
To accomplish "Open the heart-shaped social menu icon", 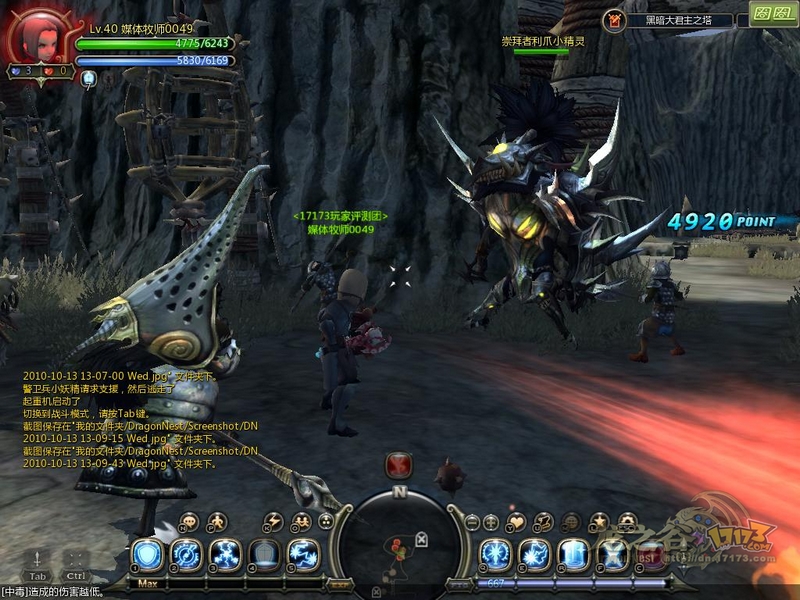I will tap(516, 522).
